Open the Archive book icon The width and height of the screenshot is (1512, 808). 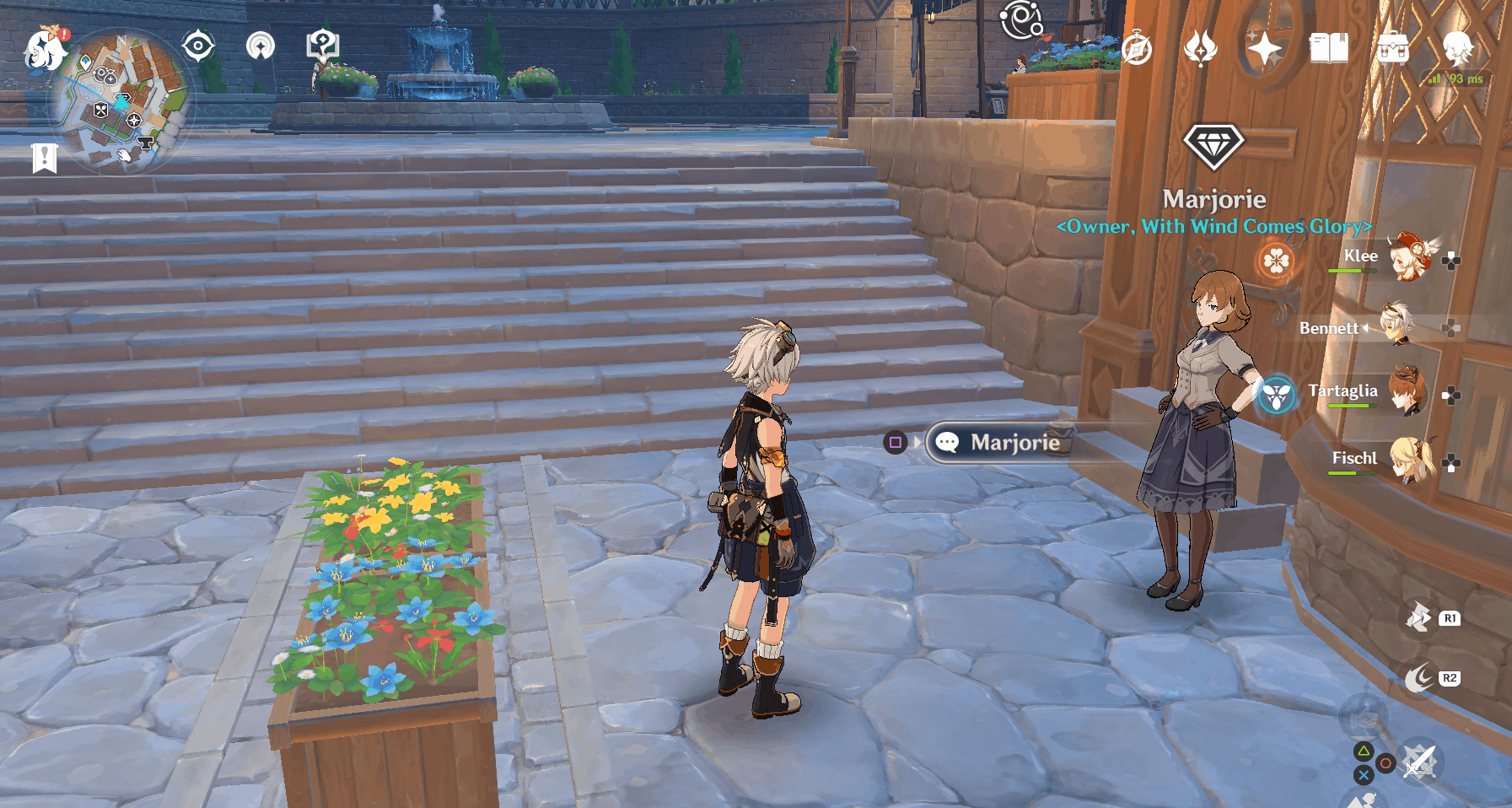point(1326,49)
